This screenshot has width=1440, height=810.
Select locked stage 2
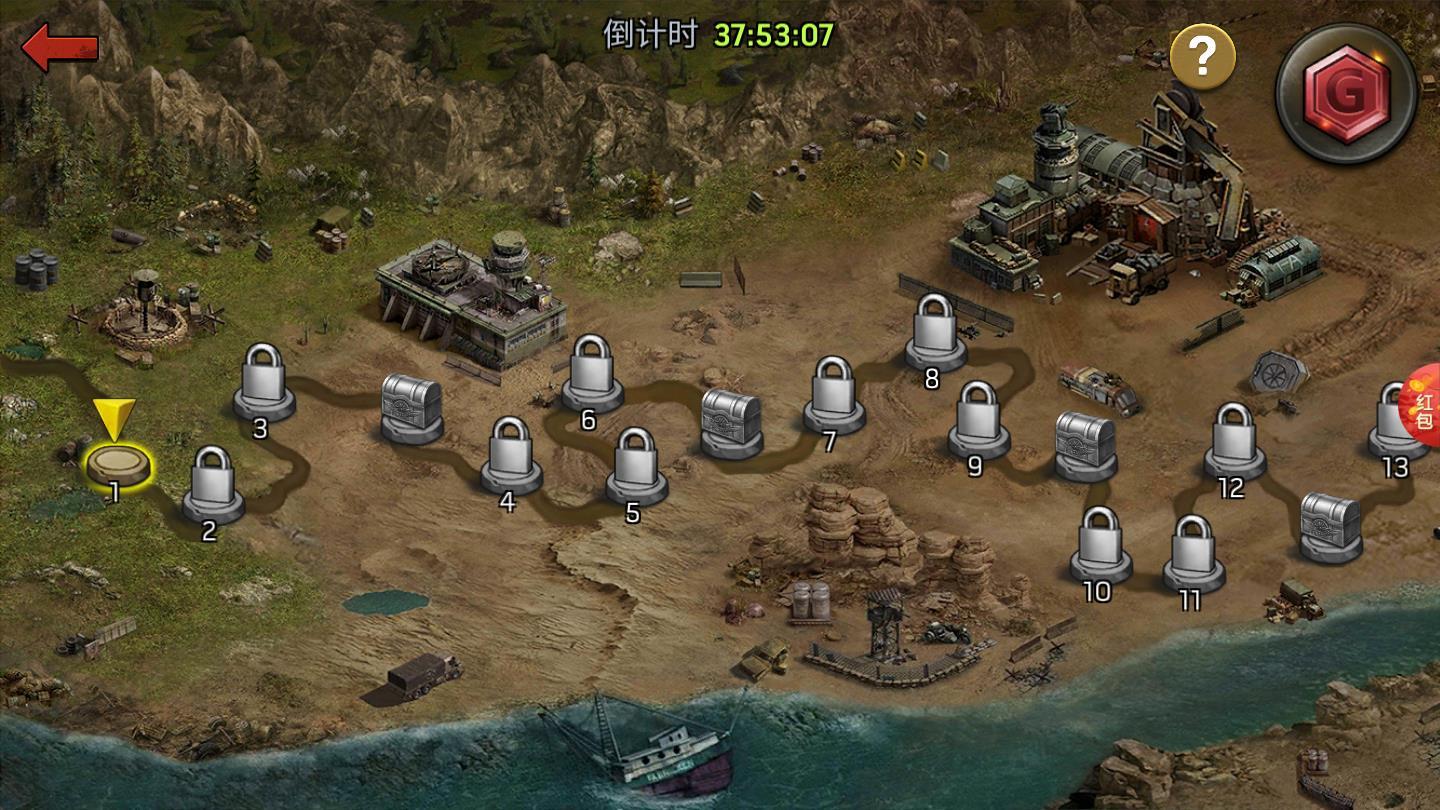212,483
